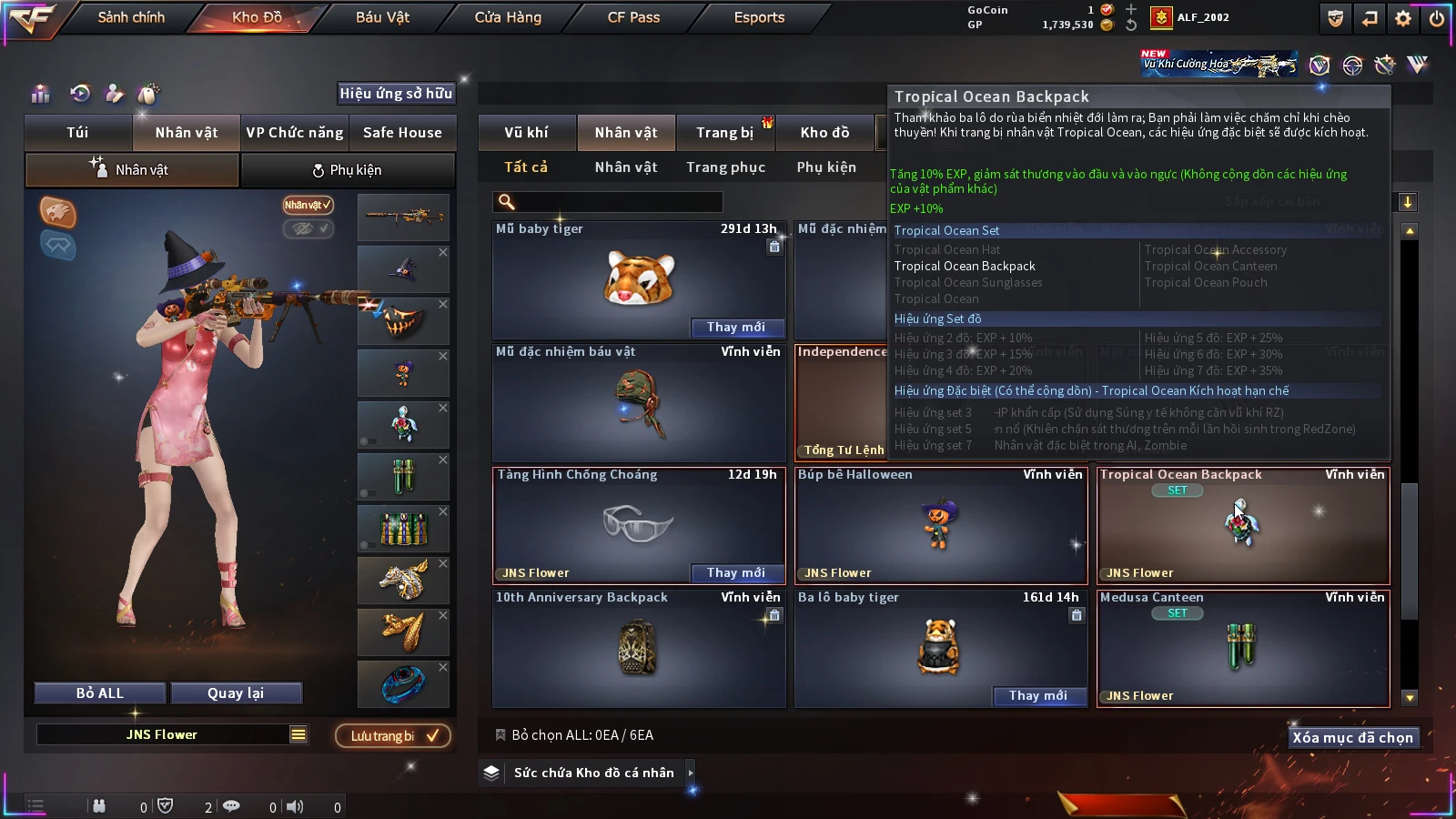Viewport: 1456px width, 819px height.
Task: Click the Quay lại button
Action: (x=236, y=693)
